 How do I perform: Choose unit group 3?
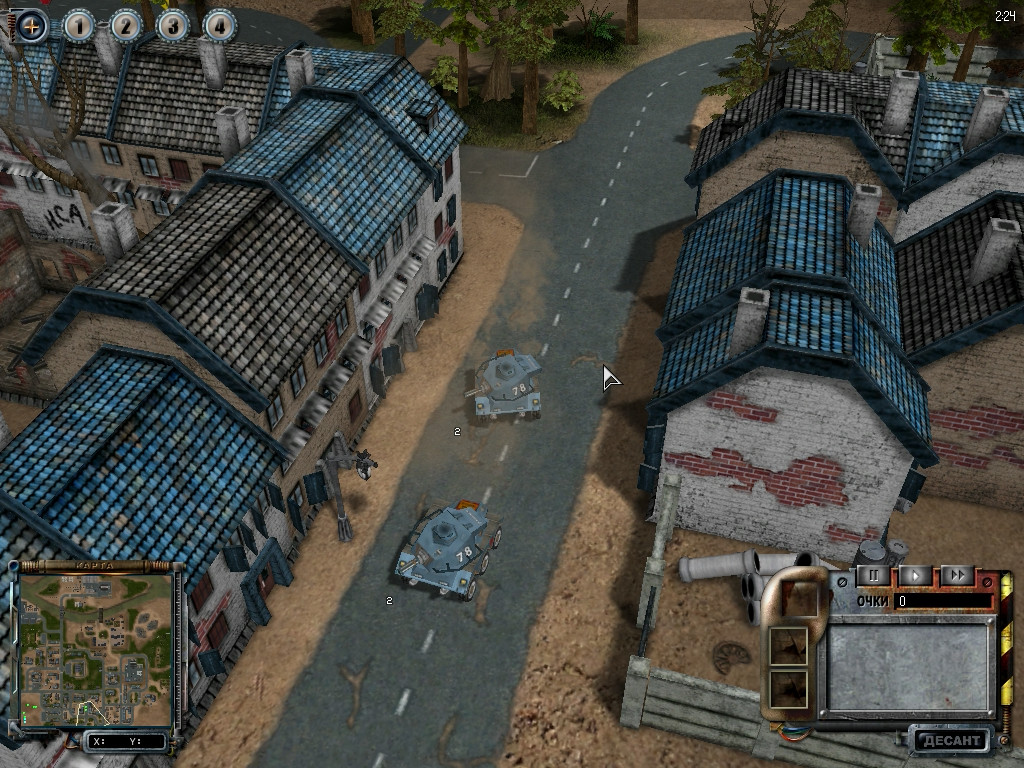click(173, 26)
